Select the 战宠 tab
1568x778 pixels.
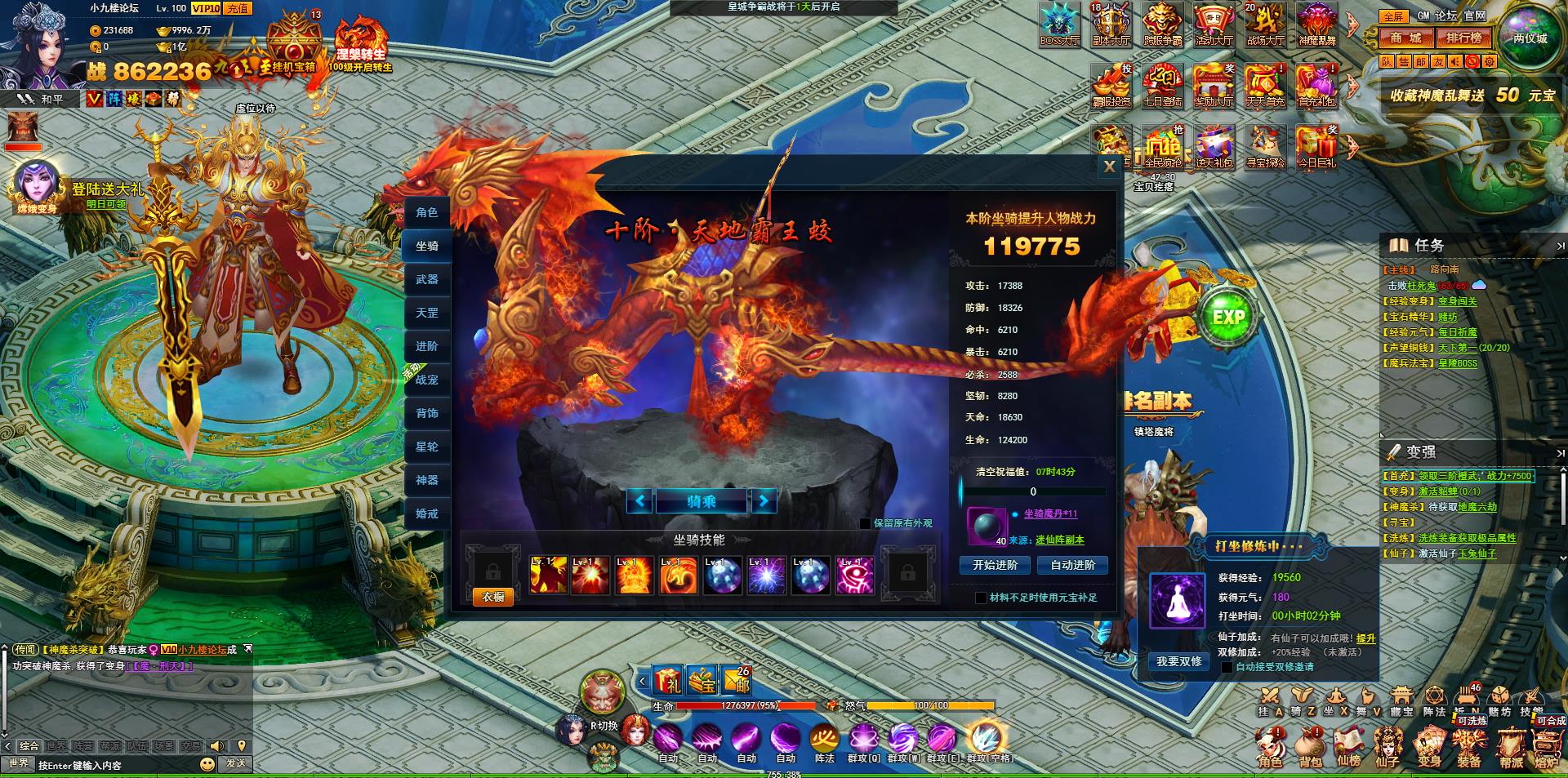426,380
